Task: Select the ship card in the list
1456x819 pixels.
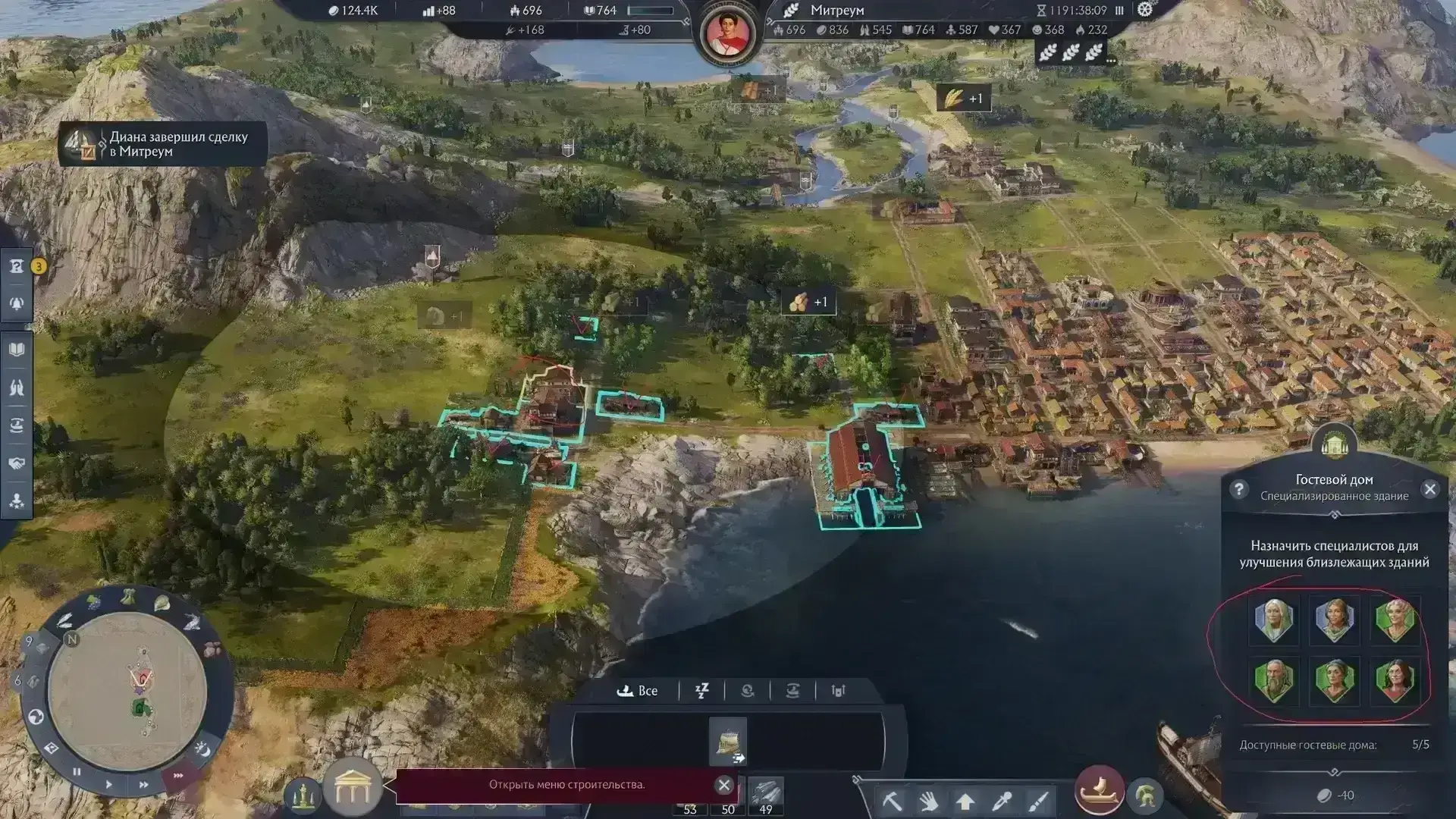Action: (728, 741)
